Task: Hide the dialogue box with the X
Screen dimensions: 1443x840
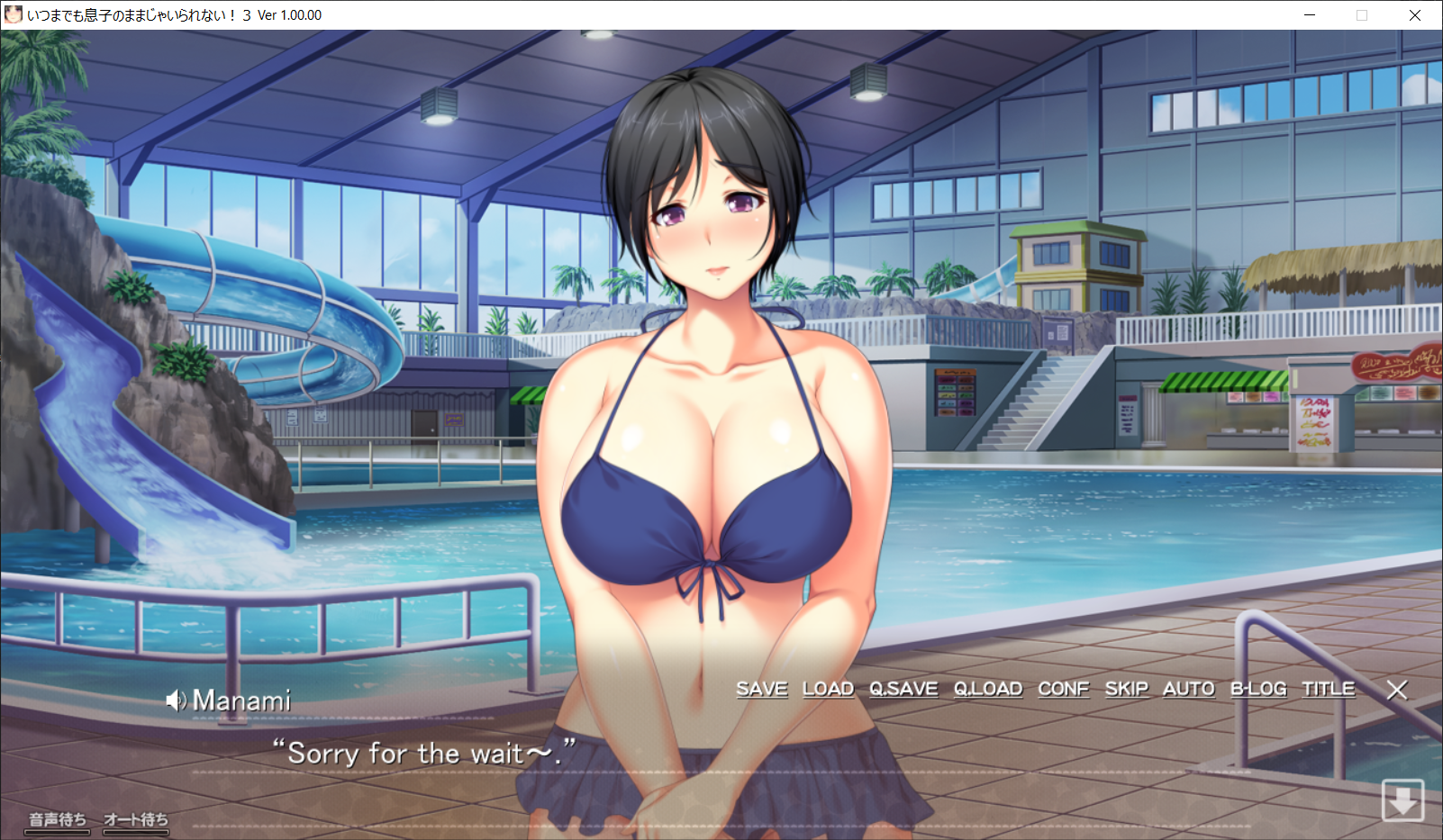Action: (x=1397, y=690)
